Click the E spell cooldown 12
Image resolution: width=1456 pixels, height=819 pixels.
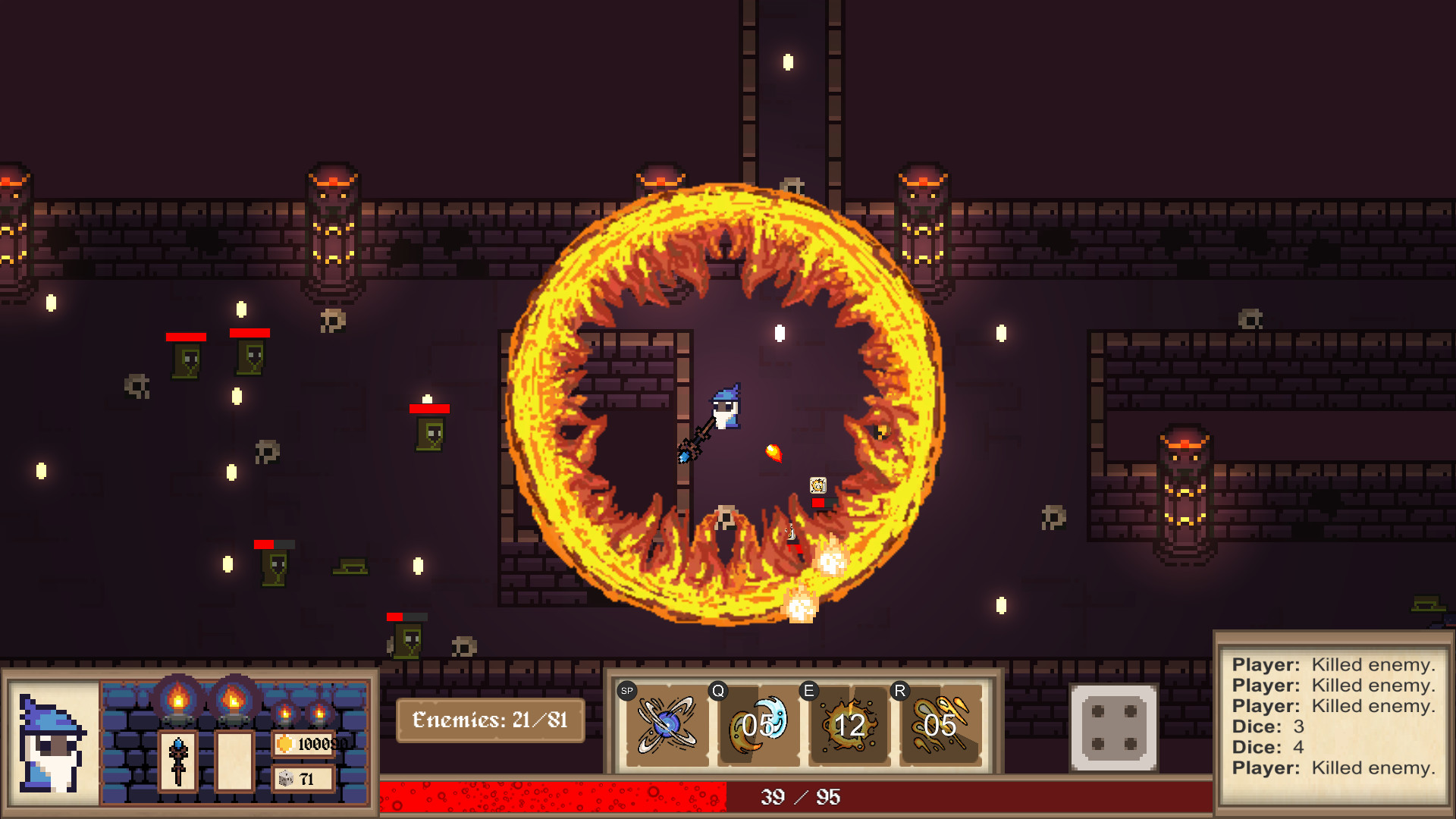(x=851, y=726)
